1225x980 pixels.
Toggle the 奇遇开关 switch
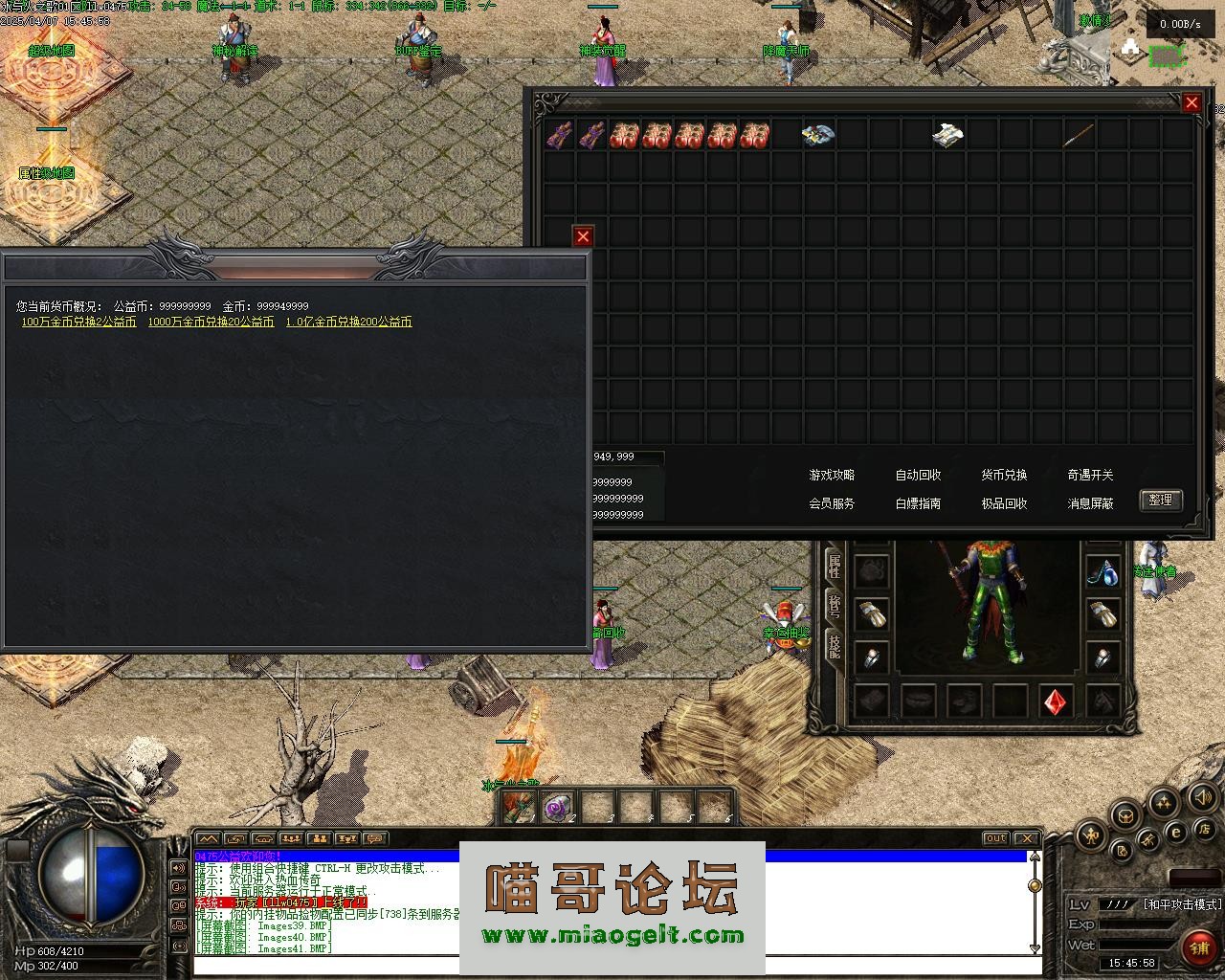[1090, 475]
